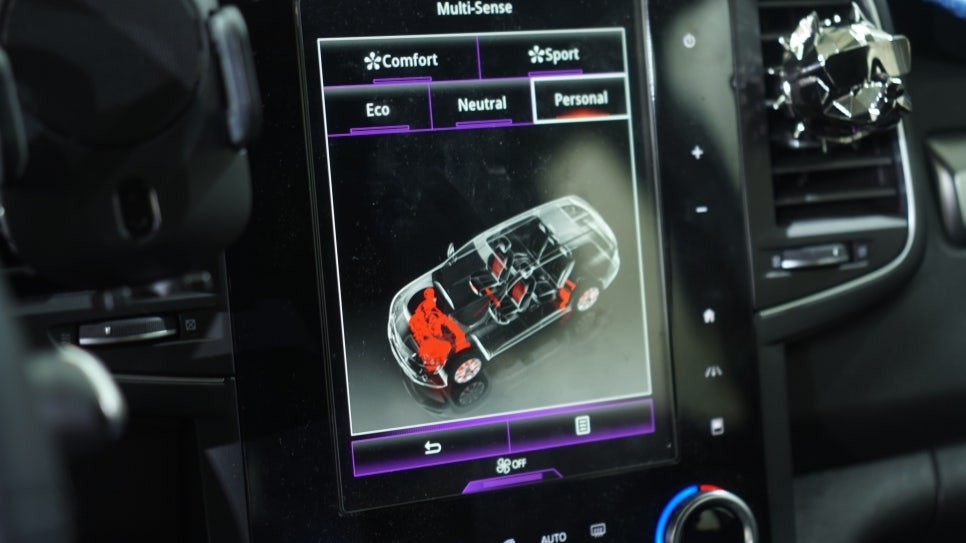The width and height of the screenshot is (966, 543).
Task: Activate Neutral driving mode
Action: point(481,104)
